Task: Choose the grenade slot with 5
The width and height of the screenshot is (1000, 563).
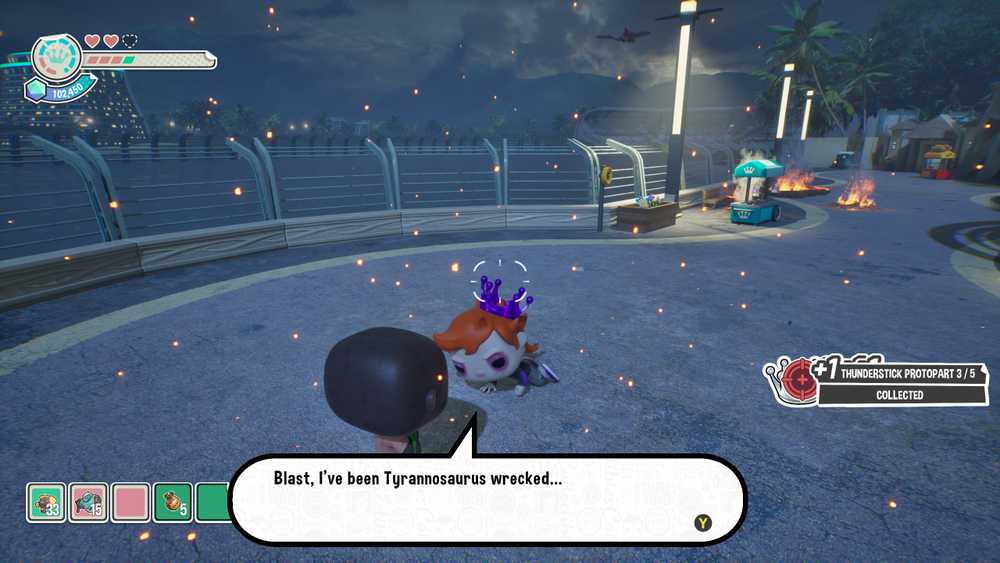Action: [x=173, y=501]
